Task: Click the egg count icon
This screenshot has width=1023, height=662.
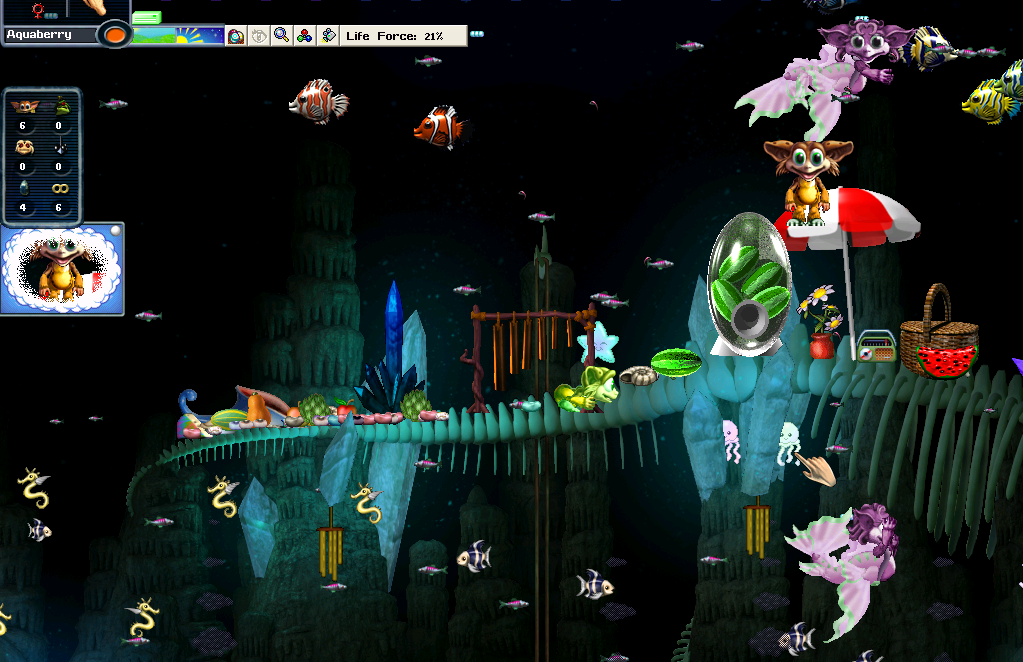Action: [x=22, y=187]
